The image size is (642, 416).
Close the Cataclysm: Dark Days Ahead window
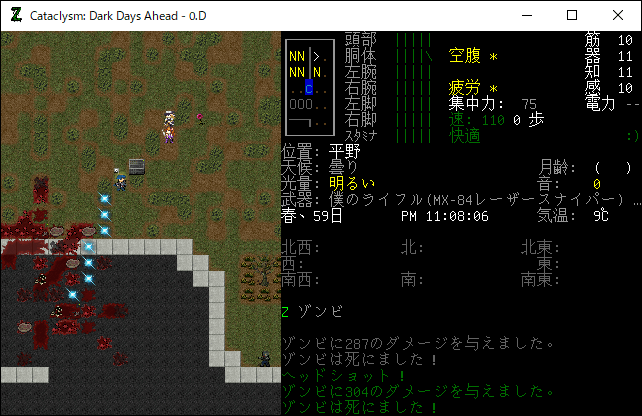click(x=618, y=15)
